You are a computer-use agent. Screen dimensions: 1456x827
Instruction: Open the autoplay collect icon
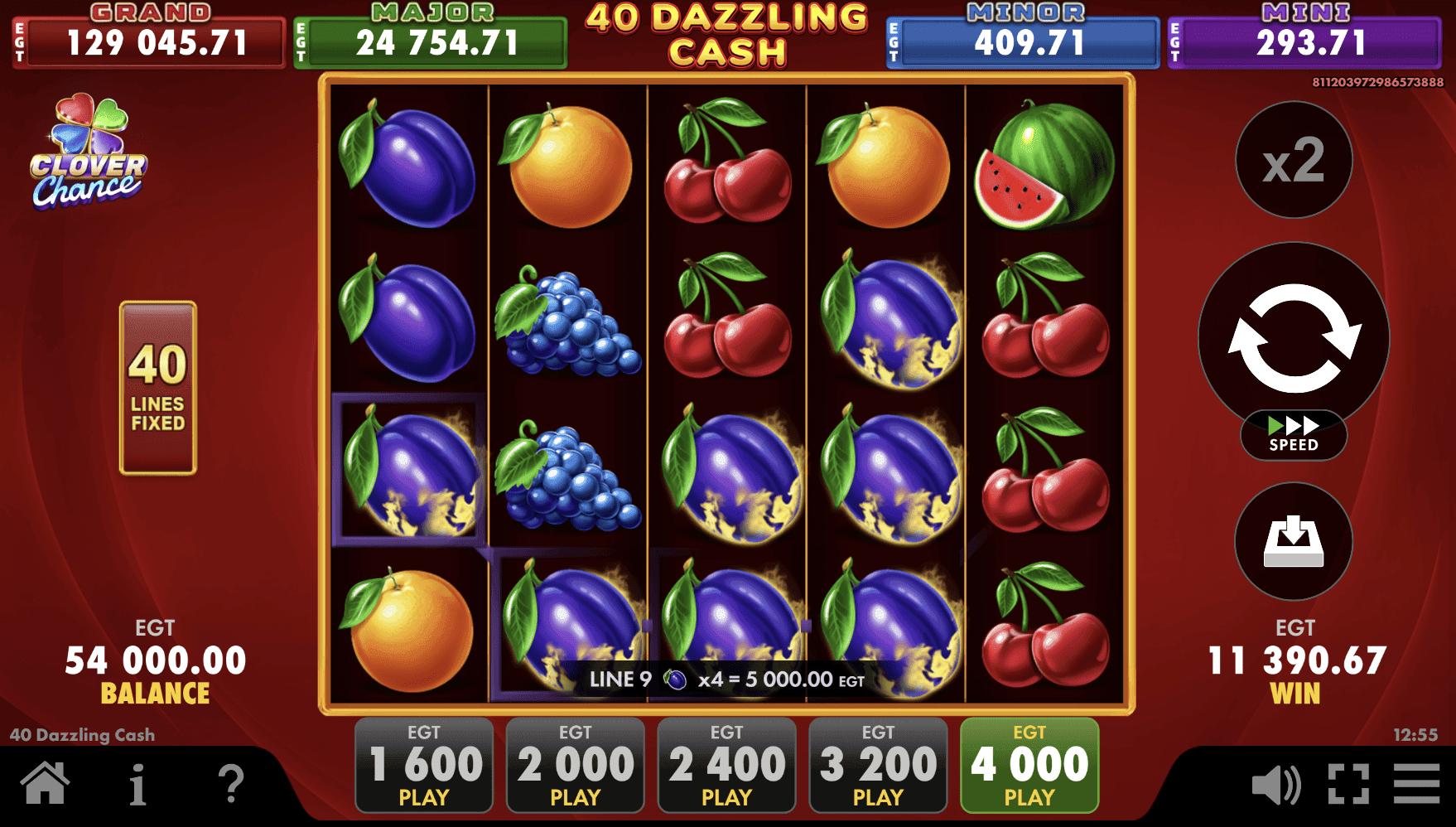[x=1294, y=543]
